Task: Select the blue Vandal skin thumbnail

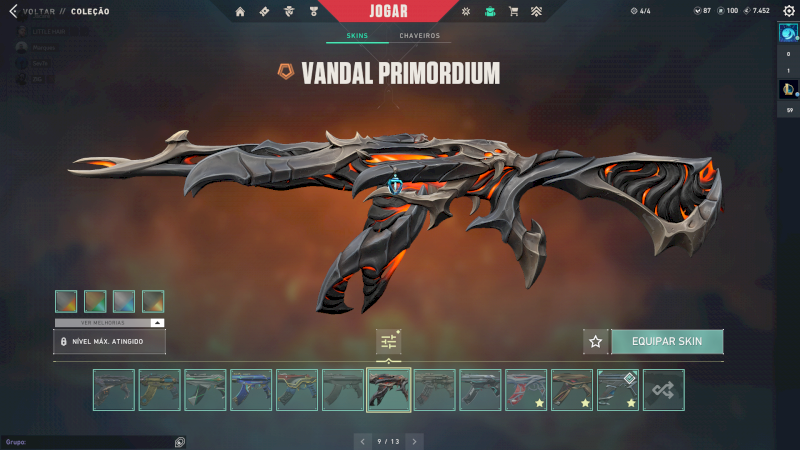Action: coord(251,390)
